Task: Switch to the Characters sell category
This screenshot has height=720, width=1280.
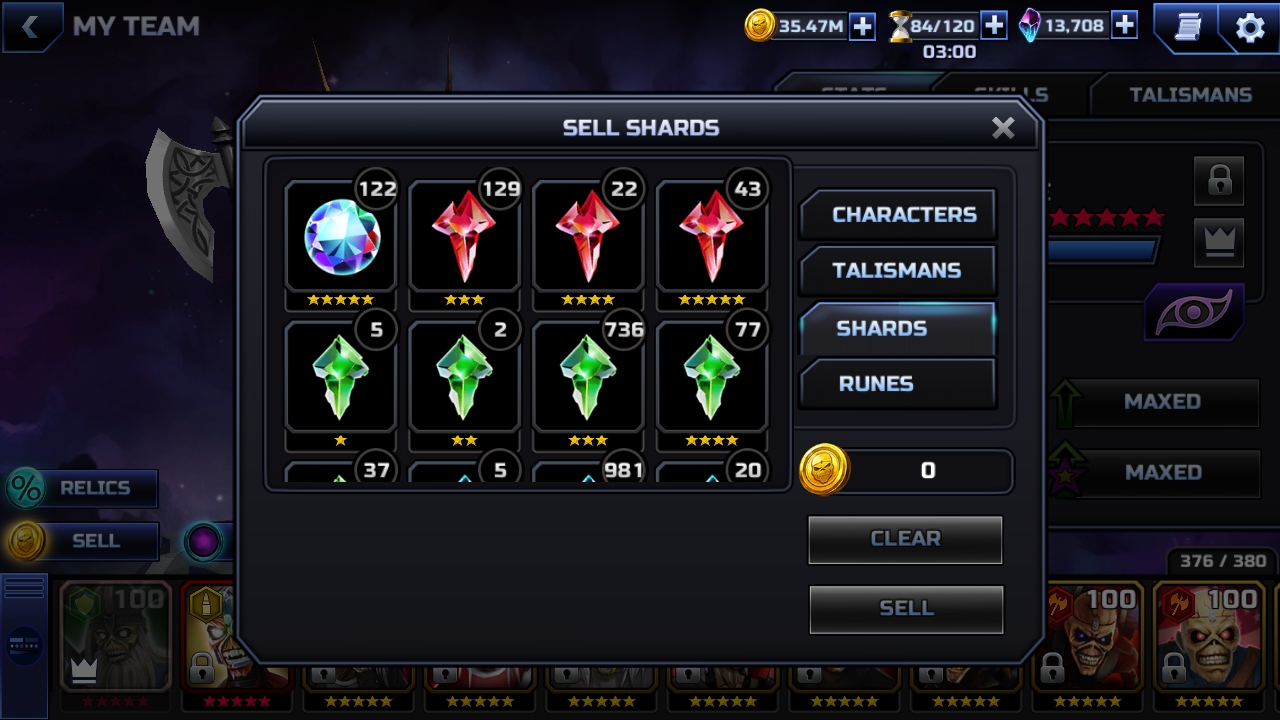Action: (x=898, y=215)
